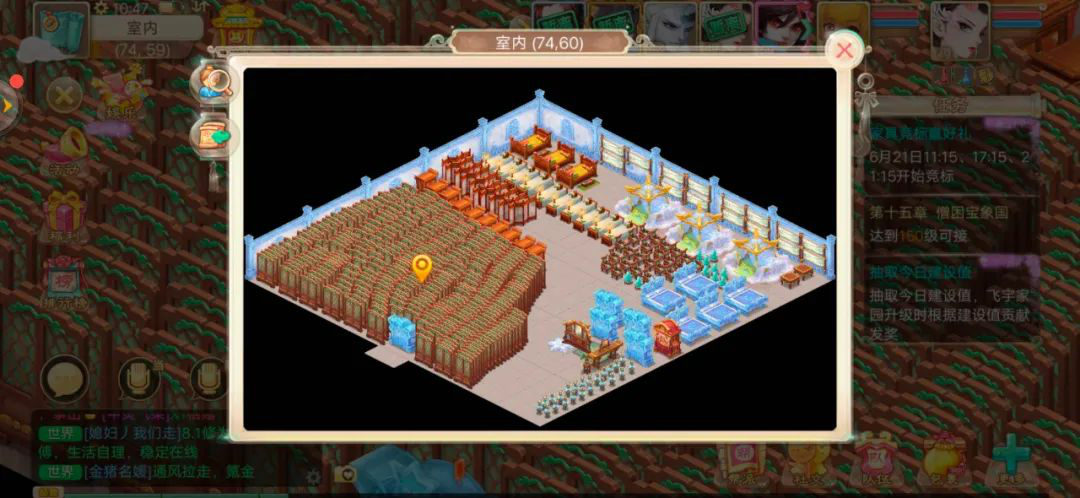Click the player portrait in the corner

[x=959, y=32]
